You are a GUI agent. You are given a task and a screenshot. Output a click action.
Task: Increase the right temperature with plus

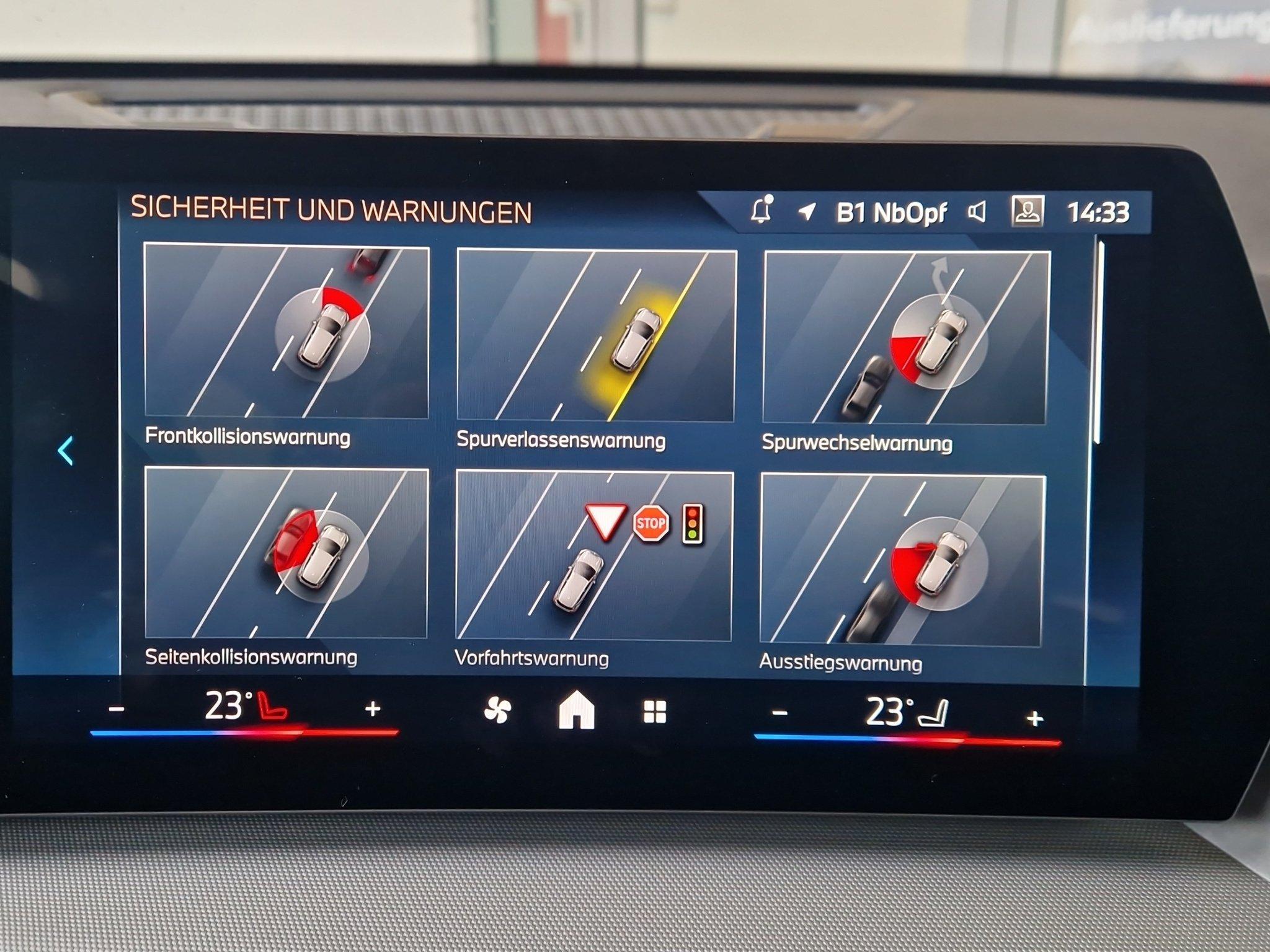(x=1034, y=718)
